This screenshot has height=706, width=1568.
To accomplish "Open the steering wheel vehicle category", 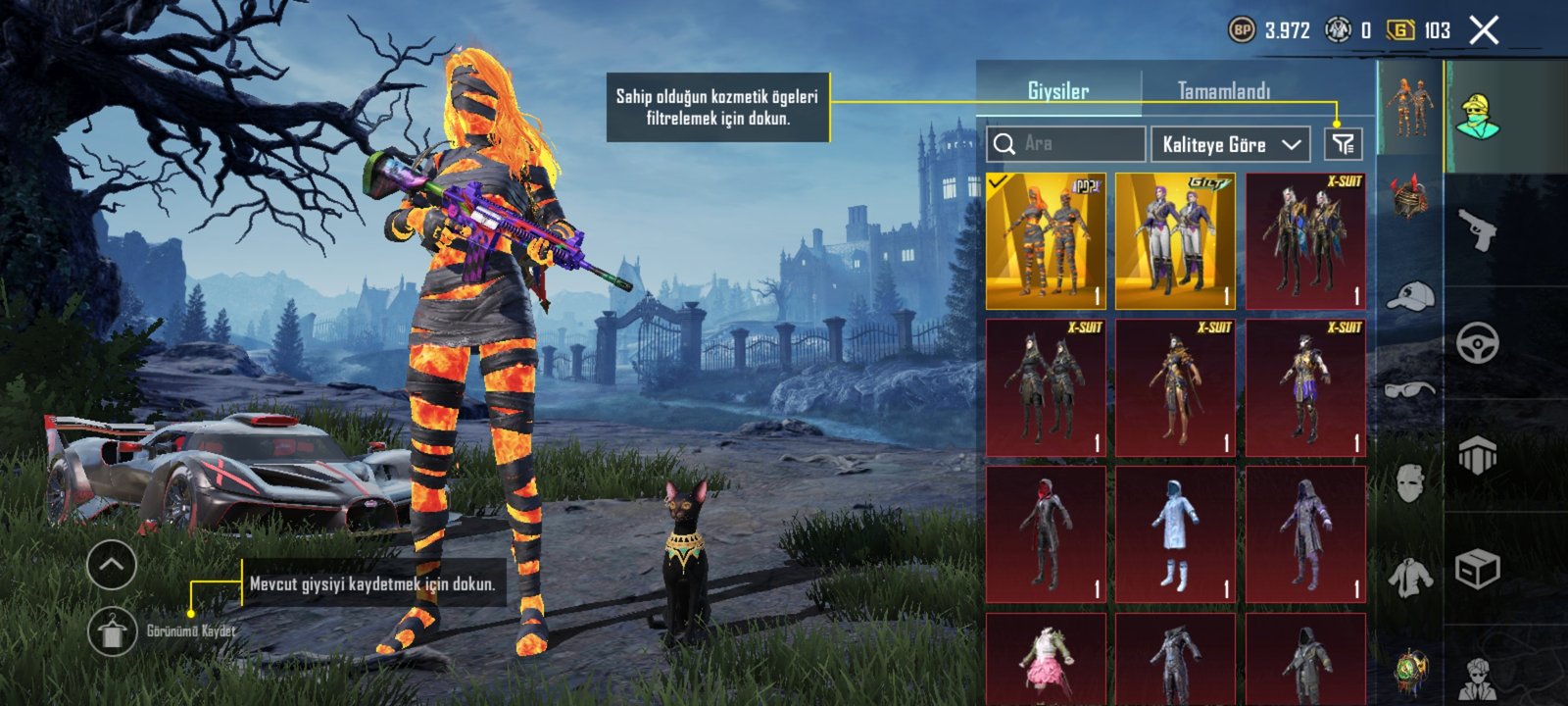I will 1478,344.
